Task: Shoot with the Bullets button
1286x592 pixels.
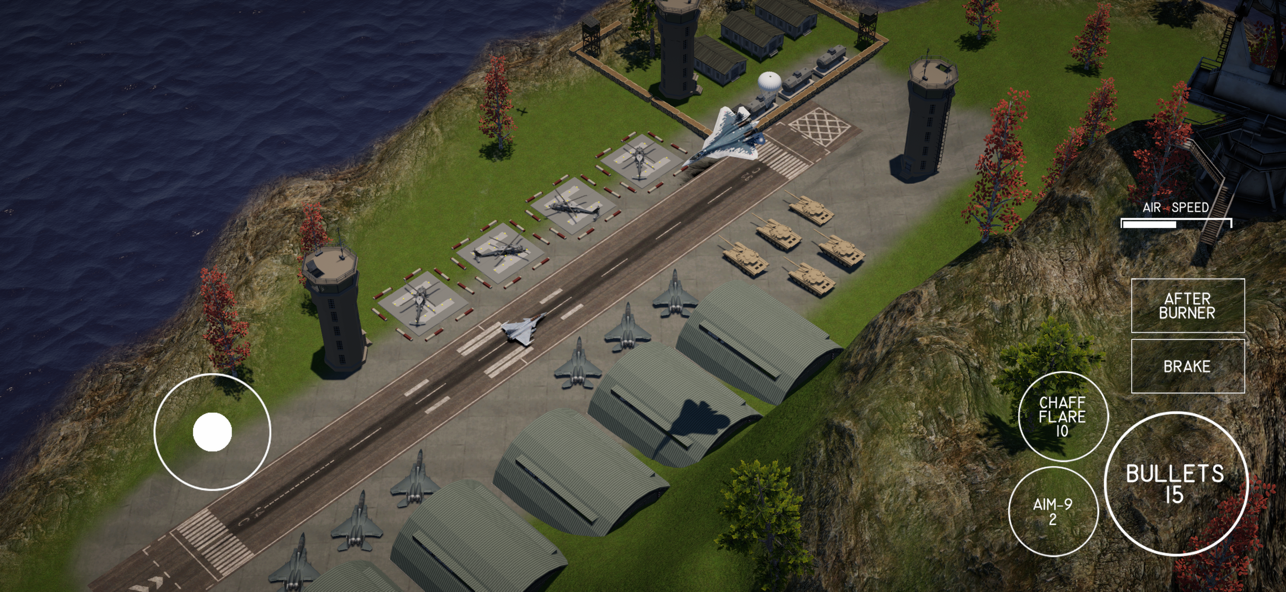Action: click(x=1175, y=484)
